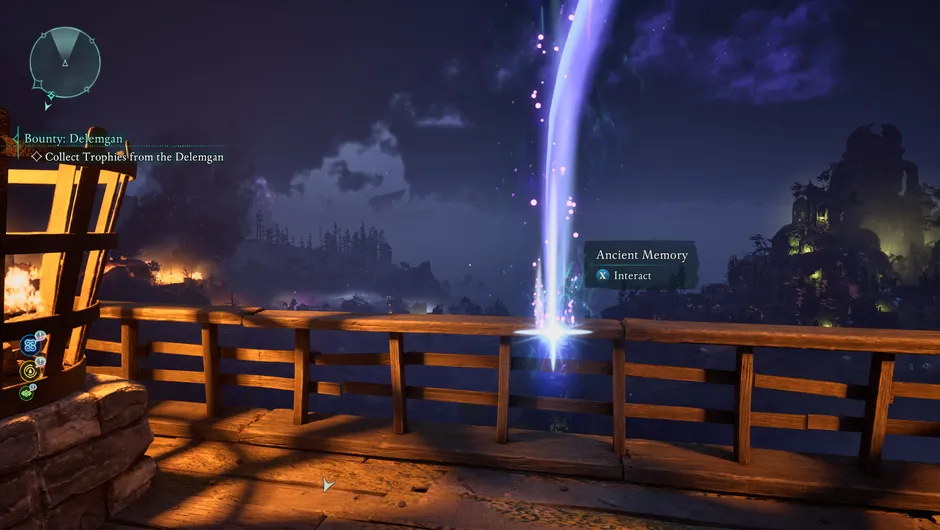The height and width of the screenshot is (530, 940).
Task: Trigger the green diamond-pattern ability icon
Action: pos(28,394)
